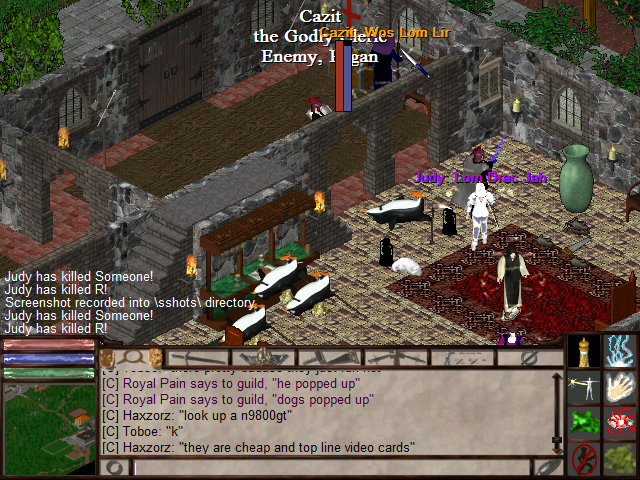The height and width of the screenshot is (480, 640).
Task: Click the swirl icon beside chat input
Action: click(115, 467)
